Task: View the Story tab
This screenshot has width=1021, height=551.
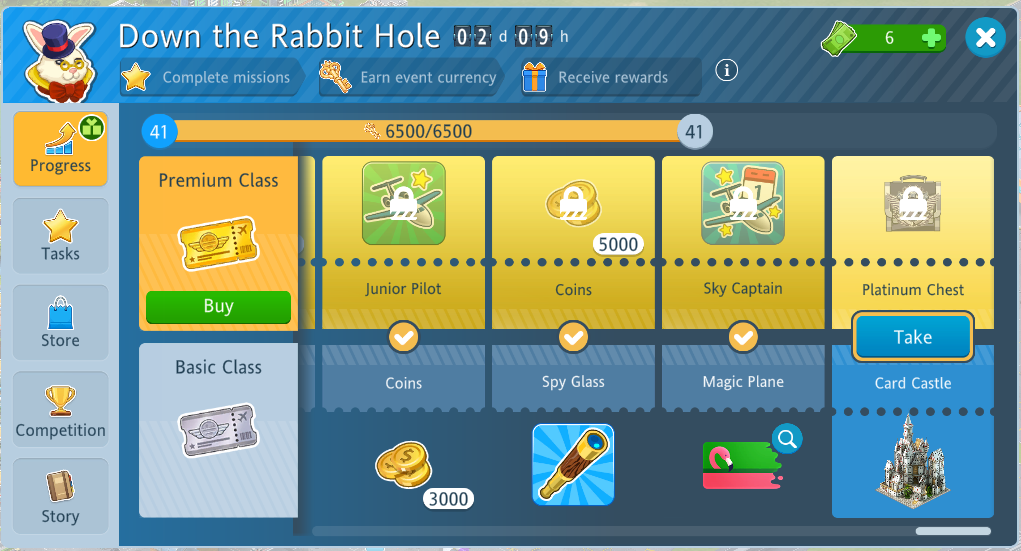Action: click(60, 497)
